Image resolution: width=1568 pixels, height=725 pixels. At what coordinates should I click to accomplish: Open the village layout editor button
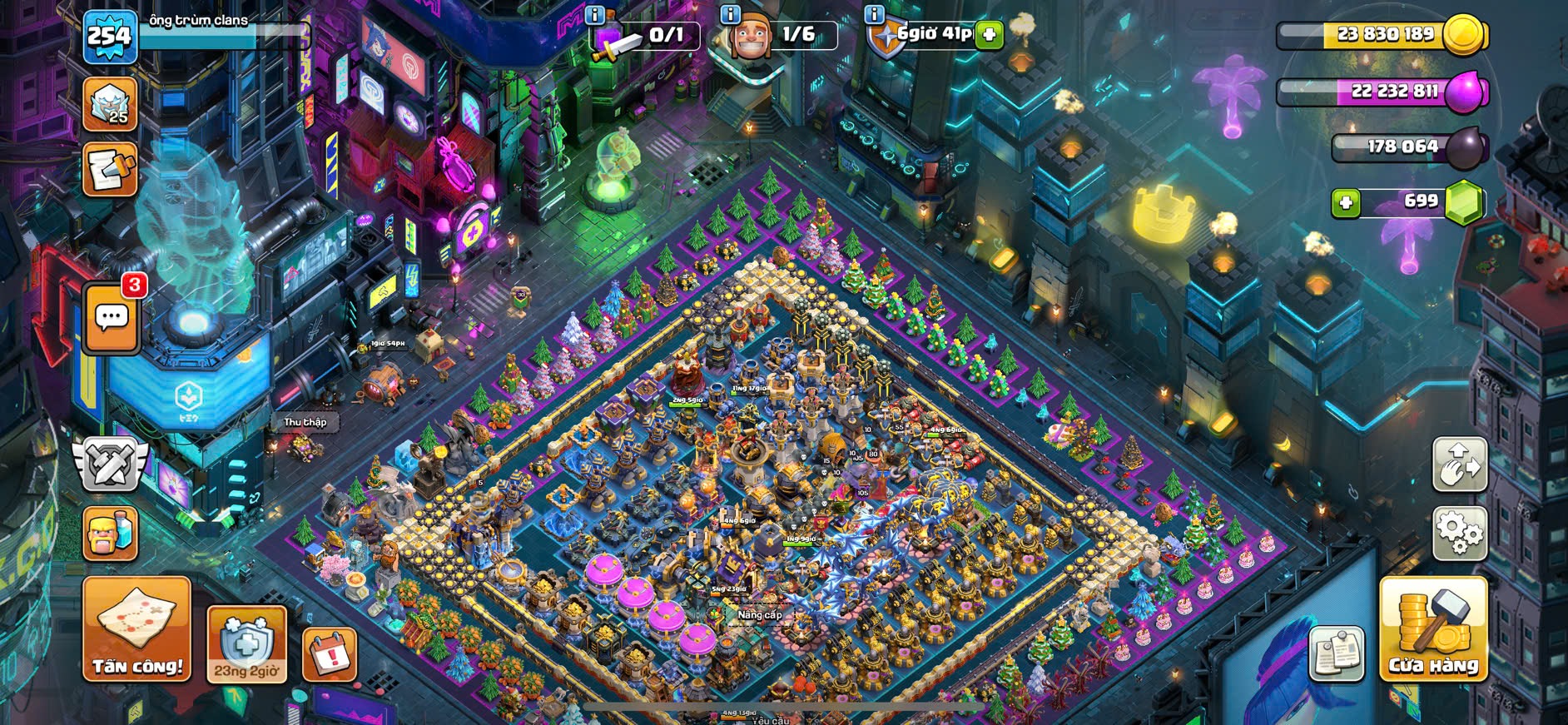tap(1459, 464)
